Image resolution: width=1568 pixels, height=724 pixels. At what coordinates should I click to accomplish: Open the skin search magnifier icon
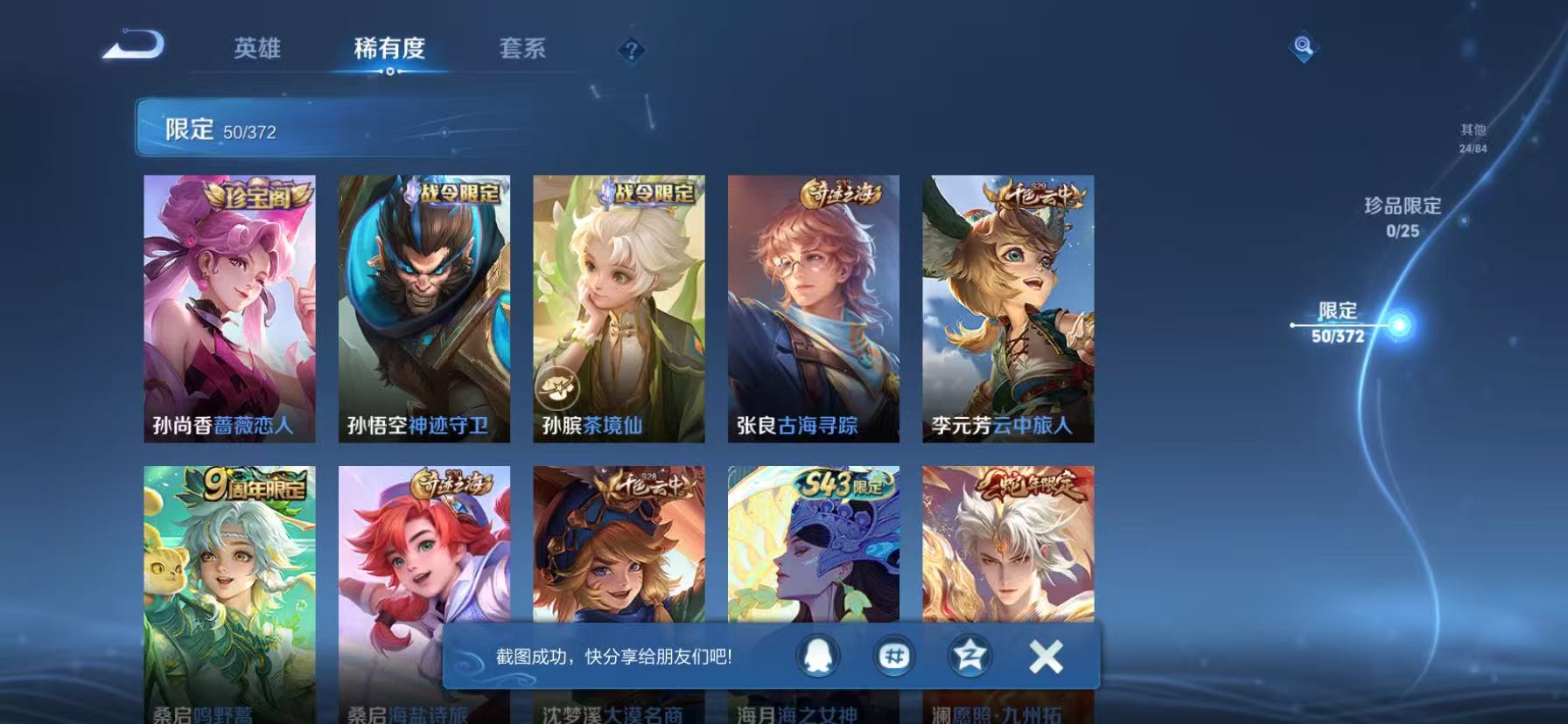coord(1303,48)
